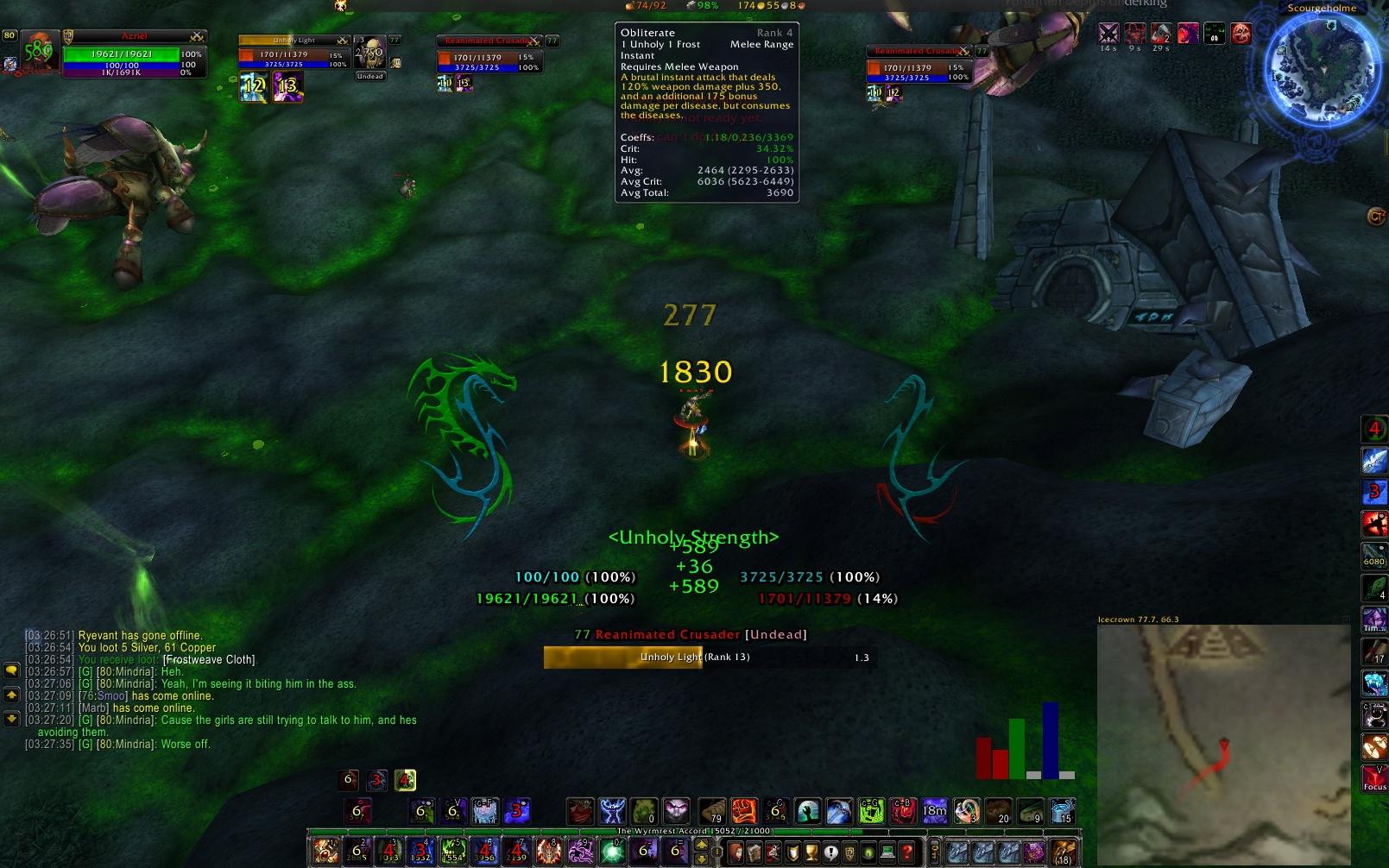Activate the icy sword strike ability
This screenshot has width=1389, height=868.
(1374, 460)
